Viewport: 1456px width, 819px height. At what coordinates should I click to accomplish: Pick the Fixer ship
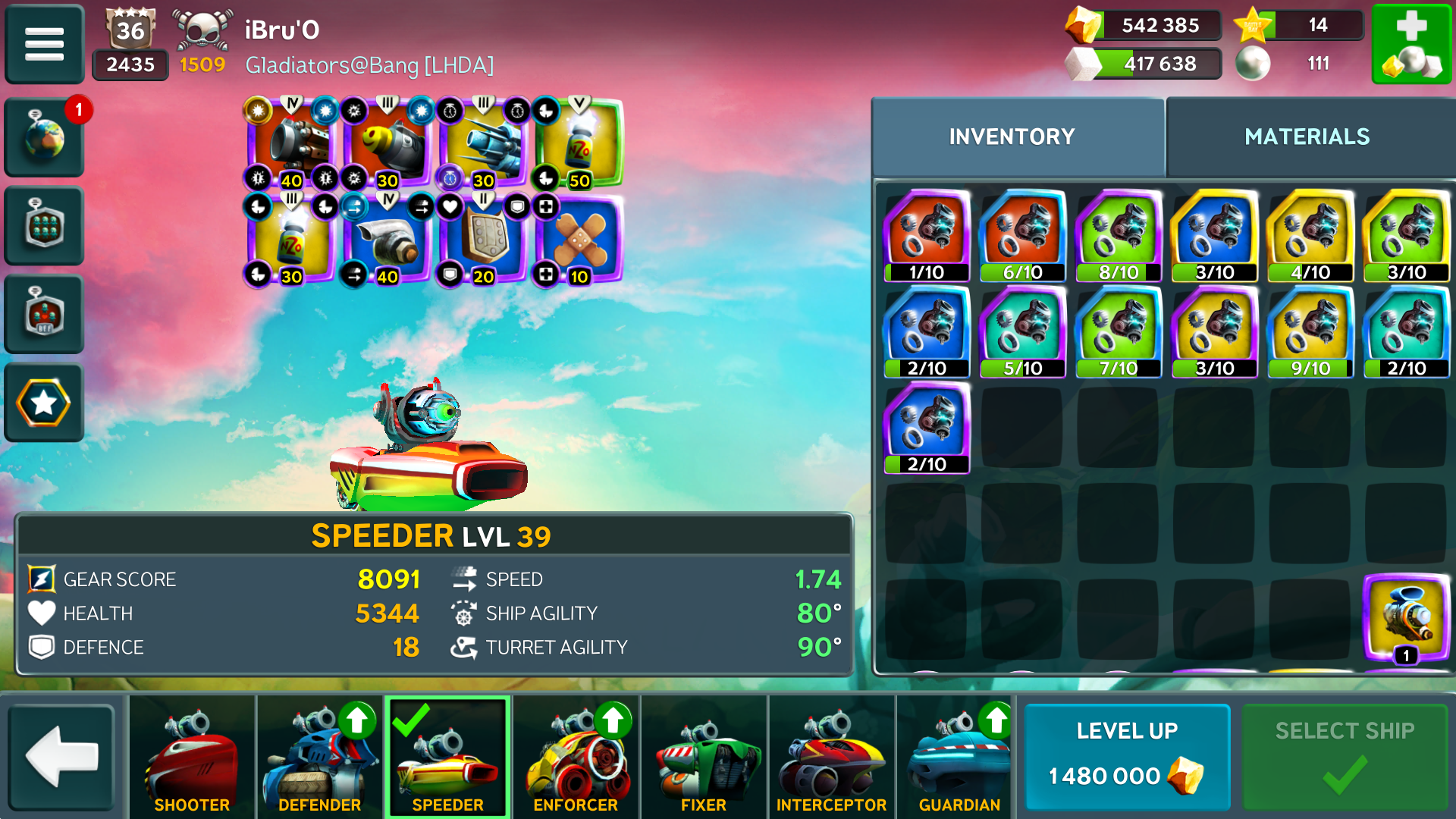click(704, 757)
